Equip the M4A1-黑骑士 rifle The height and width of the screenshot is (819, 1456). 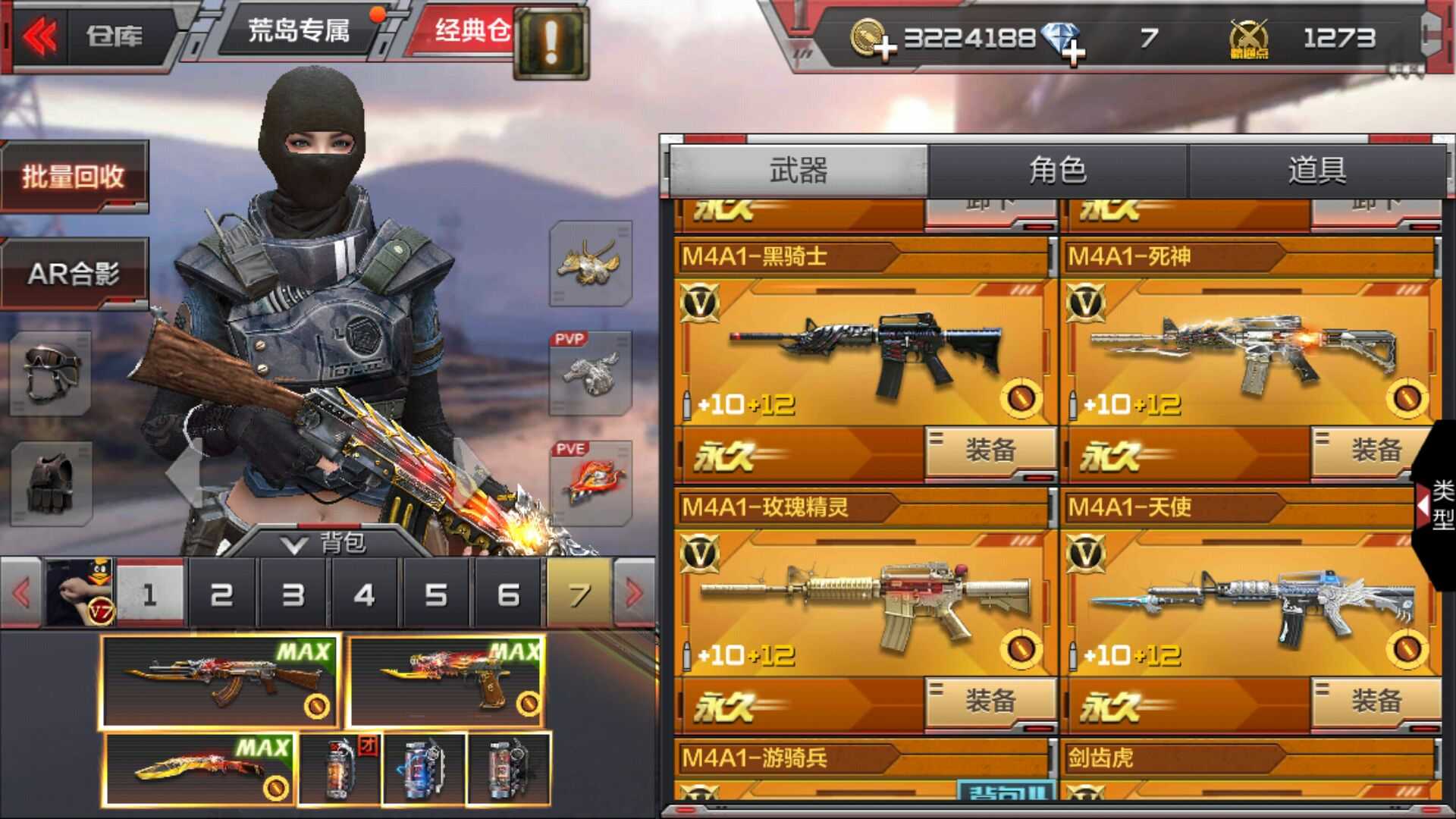tap(990, 450)
